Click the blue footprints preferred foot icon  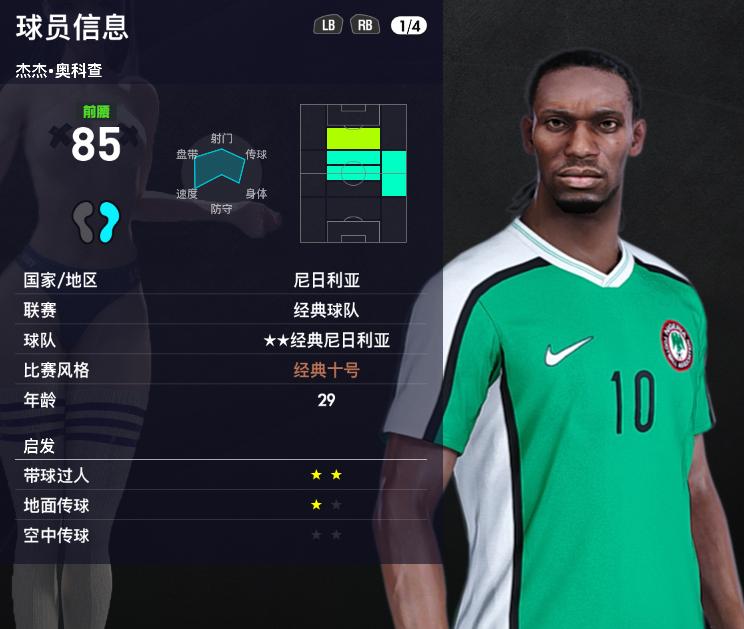point(96,221)
